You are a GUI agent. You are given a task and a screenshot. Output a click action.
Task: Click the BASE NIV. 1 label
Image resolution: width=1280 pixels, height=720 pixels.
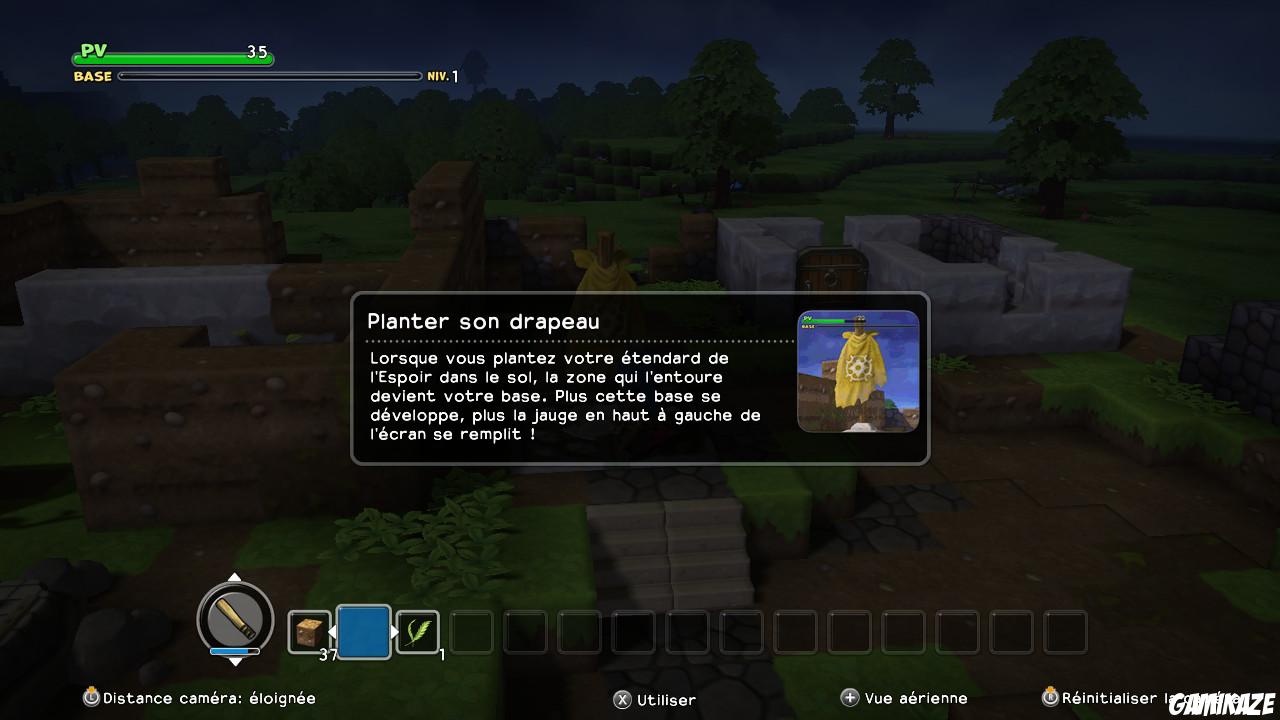(x=90, y=75)
